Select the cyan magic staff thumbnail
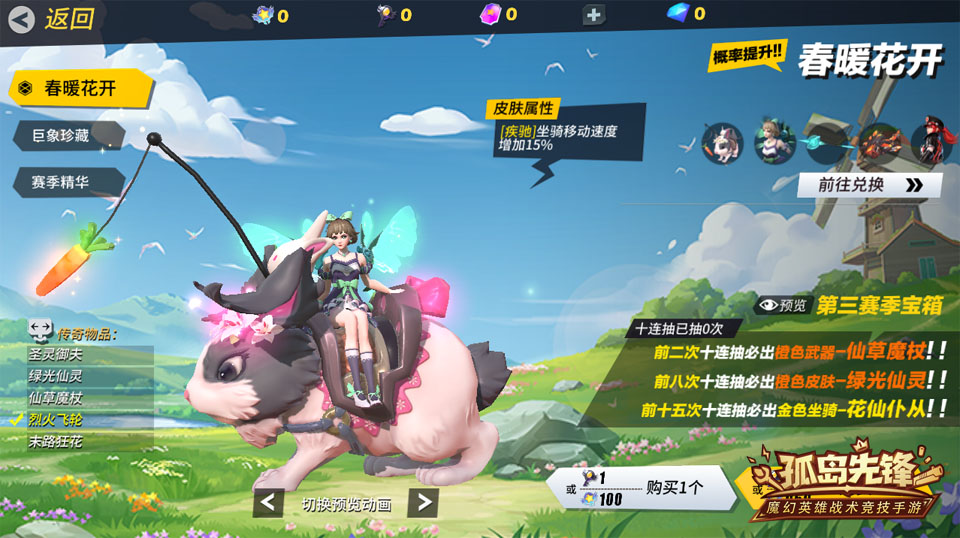Image resolution: width=960 pixels, height=538 pixels. pyautogui.click(x=827, y=143)
